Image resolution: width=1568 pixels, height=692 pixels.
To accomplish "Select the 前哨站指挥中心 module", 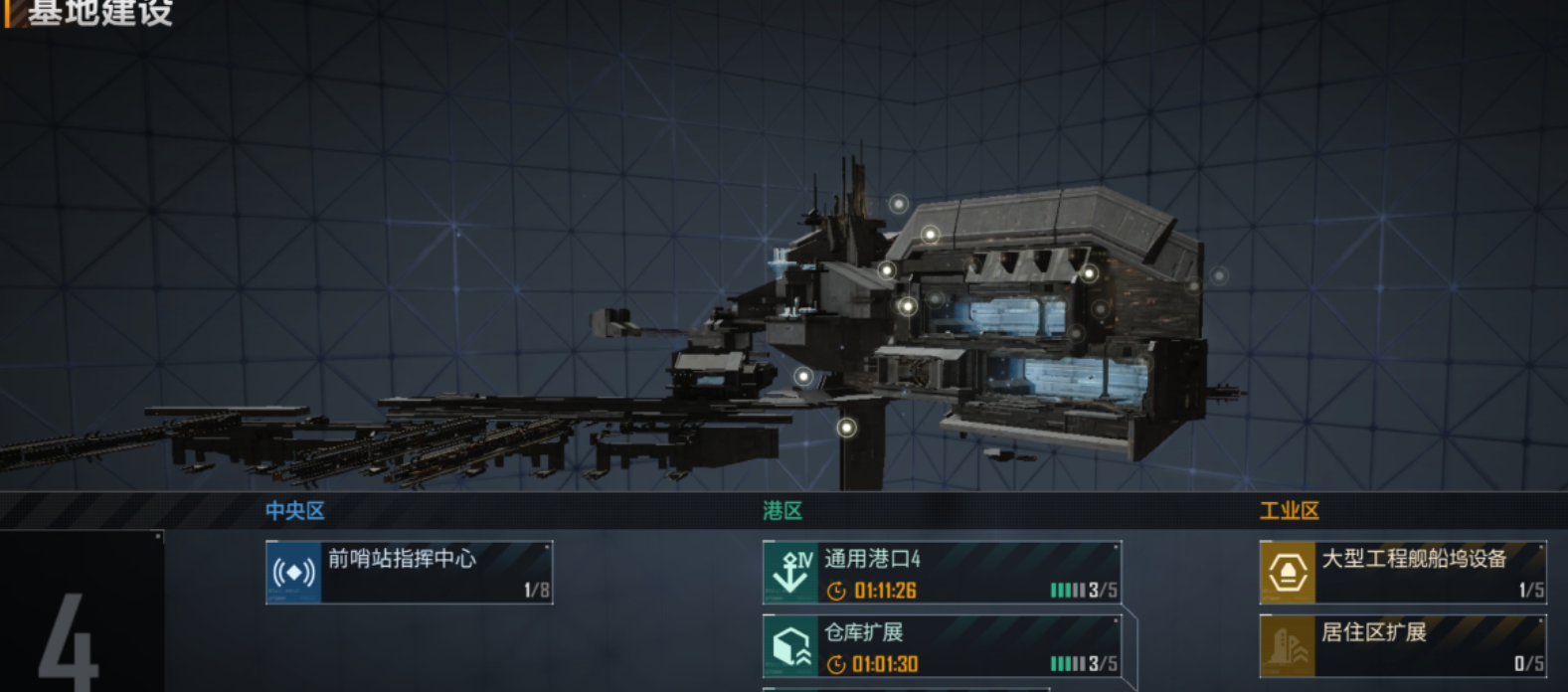I will tap(409, 572).
